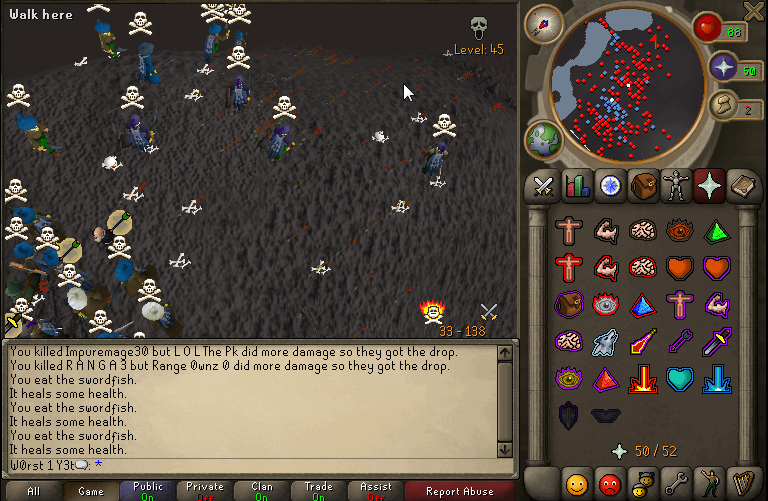Open the Worn Equipment tab
The width and height of the screenshot is (768, 501).
(676, 186)
